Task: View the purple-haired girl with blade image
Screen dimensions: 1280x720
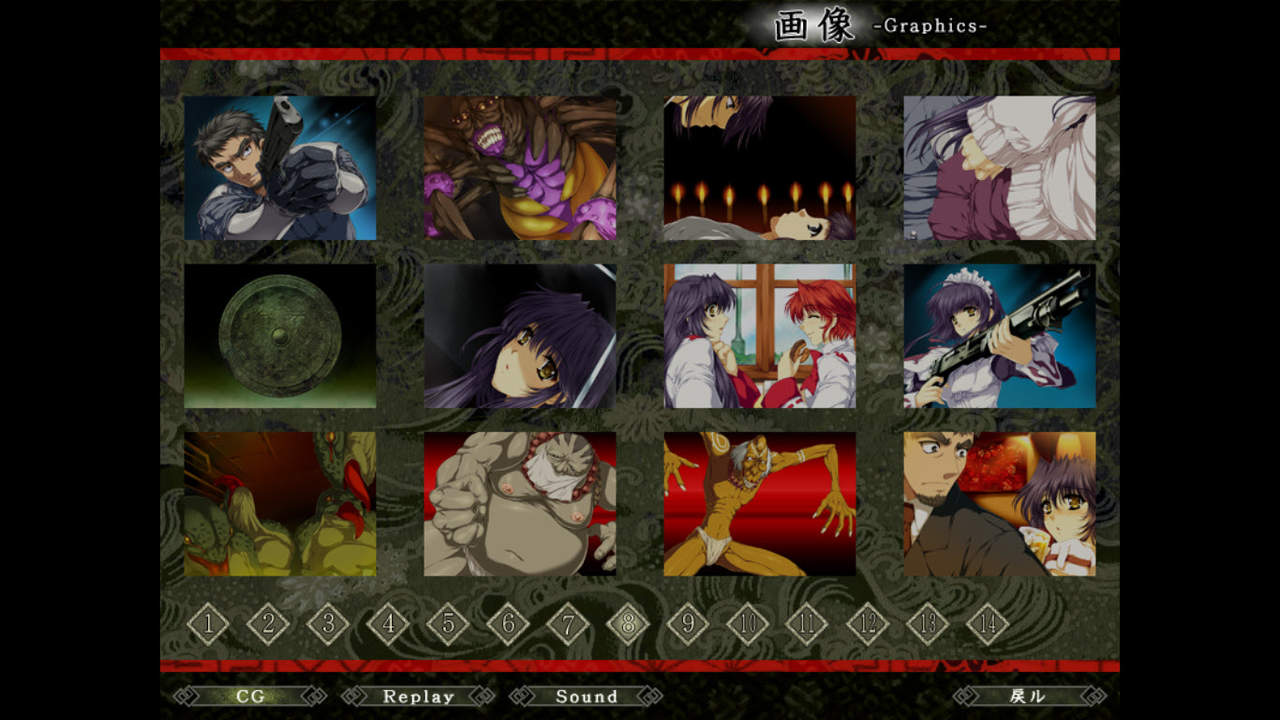Action: pos(520,336)
